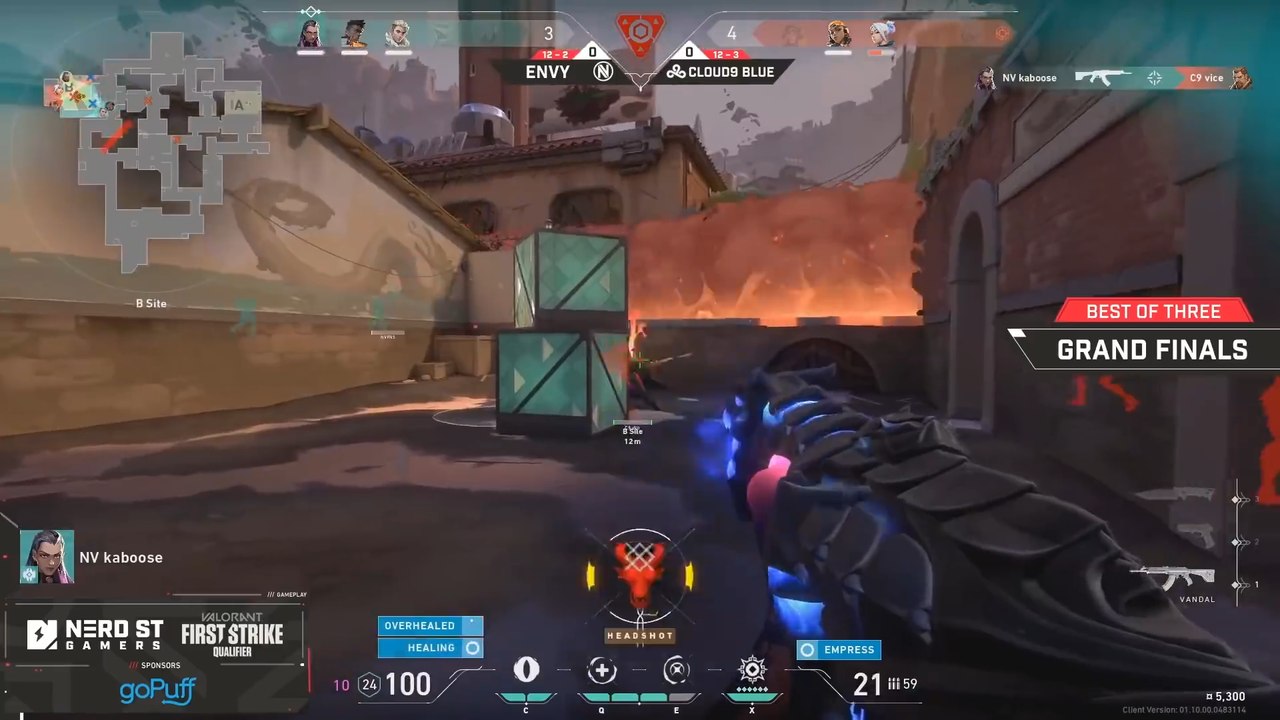Click the Envy team logo

pyautogui.click(x=603, y=72)
